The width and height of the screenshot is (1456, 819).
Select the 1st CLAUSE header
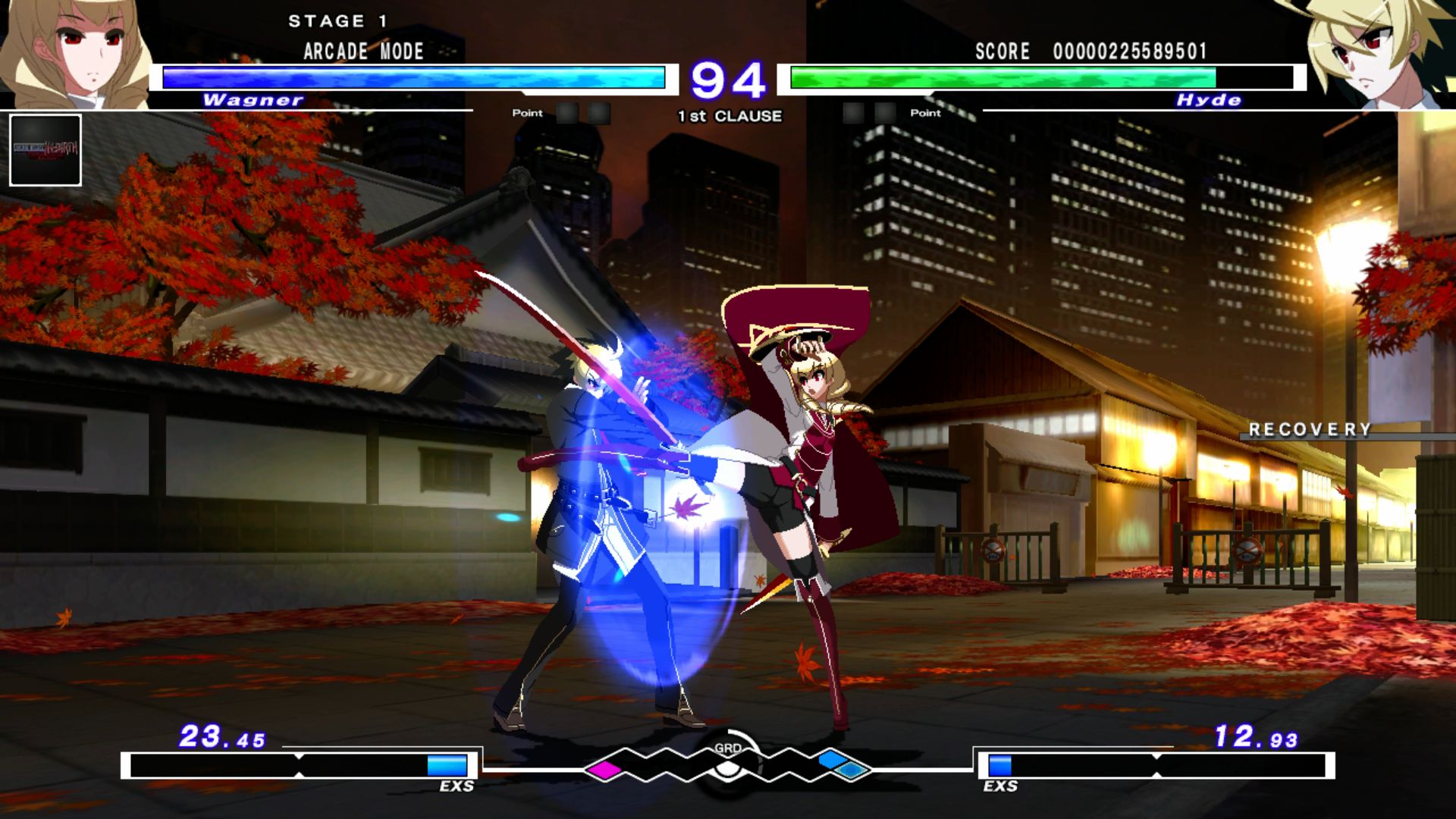pyautogui.click(x=728, y=116)
